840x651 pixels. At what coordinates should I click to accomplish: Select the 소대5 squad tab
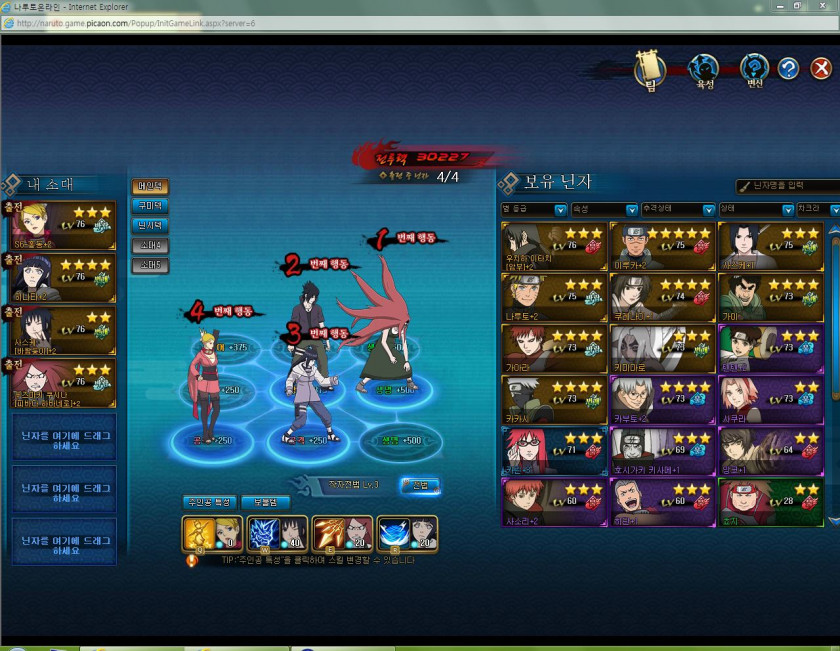150,265
